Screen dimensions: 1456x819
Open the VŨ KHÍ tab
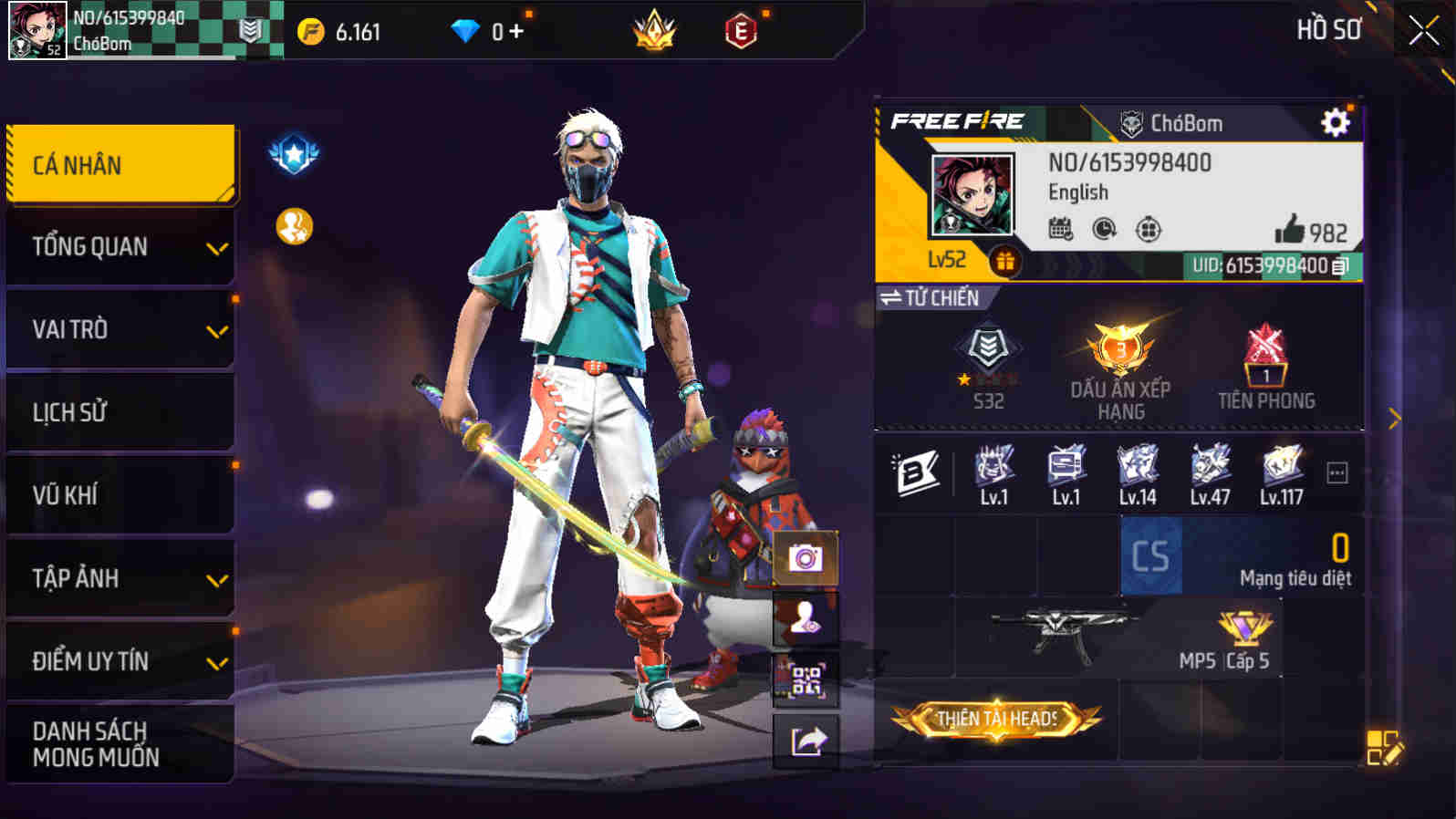[119, 495]
